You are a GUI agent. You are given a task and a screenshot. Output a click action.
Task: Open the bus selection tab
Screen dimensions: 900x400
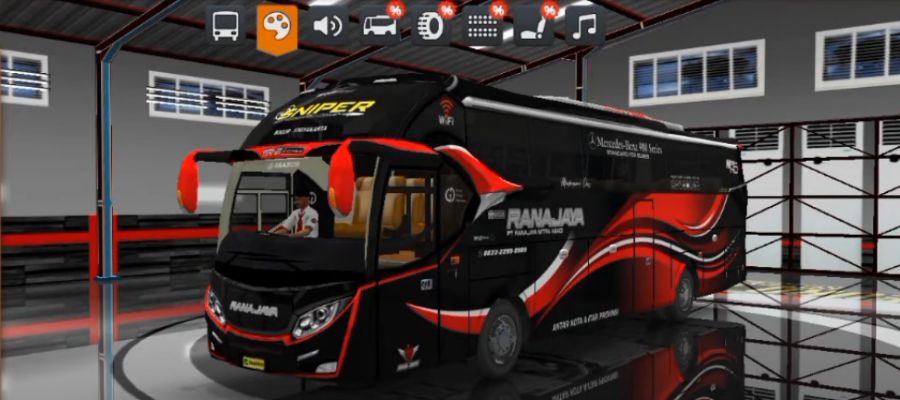(x=227, y=25)
